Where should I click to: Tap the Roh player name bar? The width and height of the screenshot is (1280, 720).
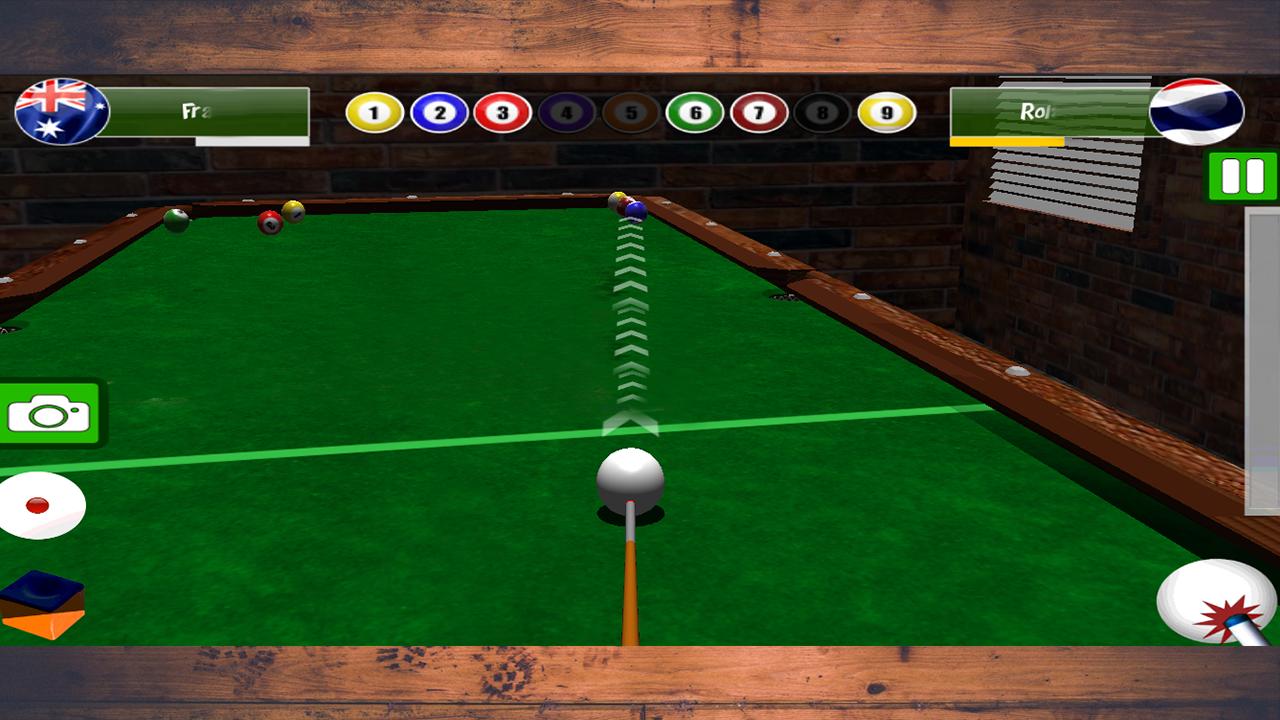[x=1050, y=110]
